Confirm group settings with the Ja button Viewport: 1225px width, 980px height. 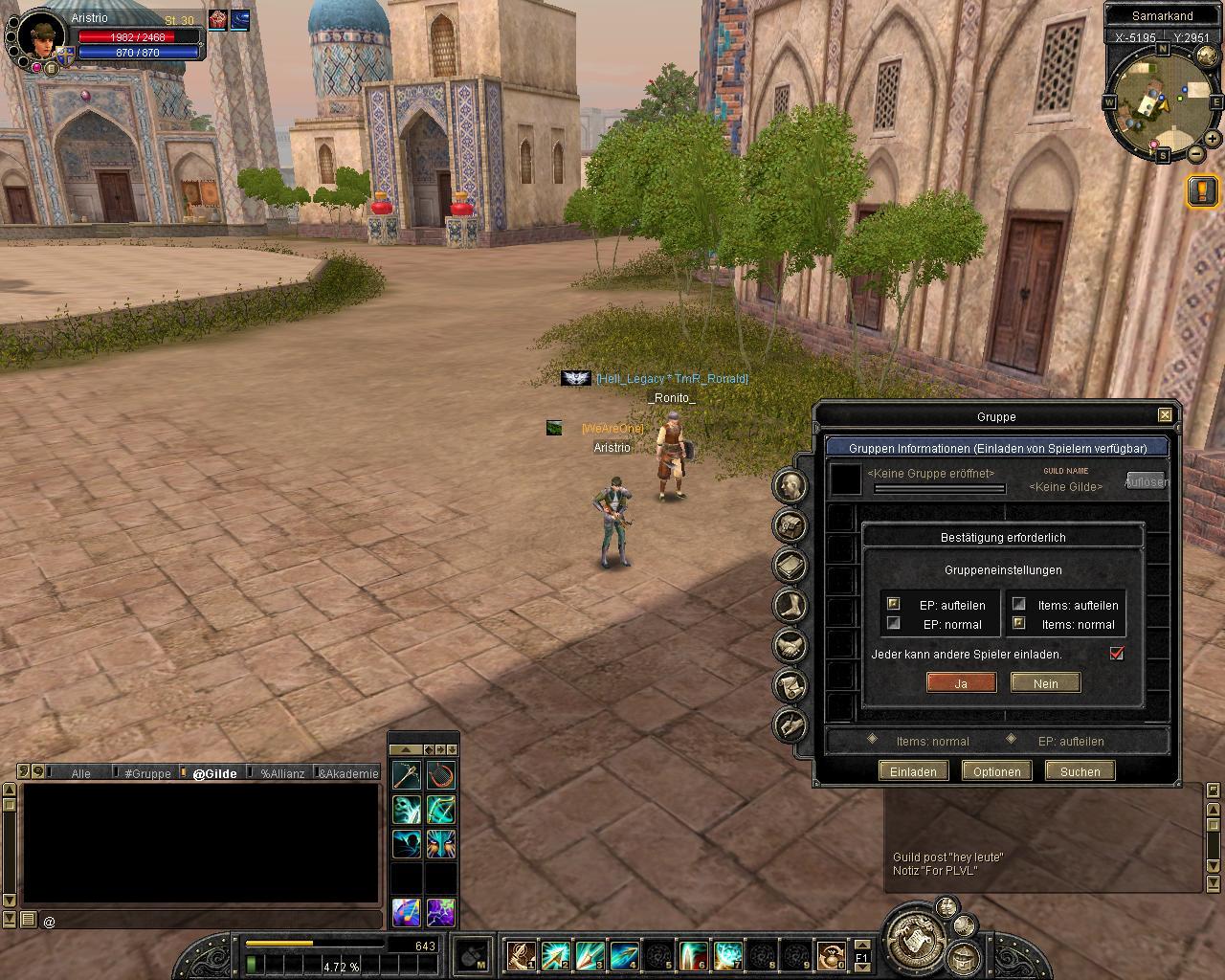coord(961,683)
